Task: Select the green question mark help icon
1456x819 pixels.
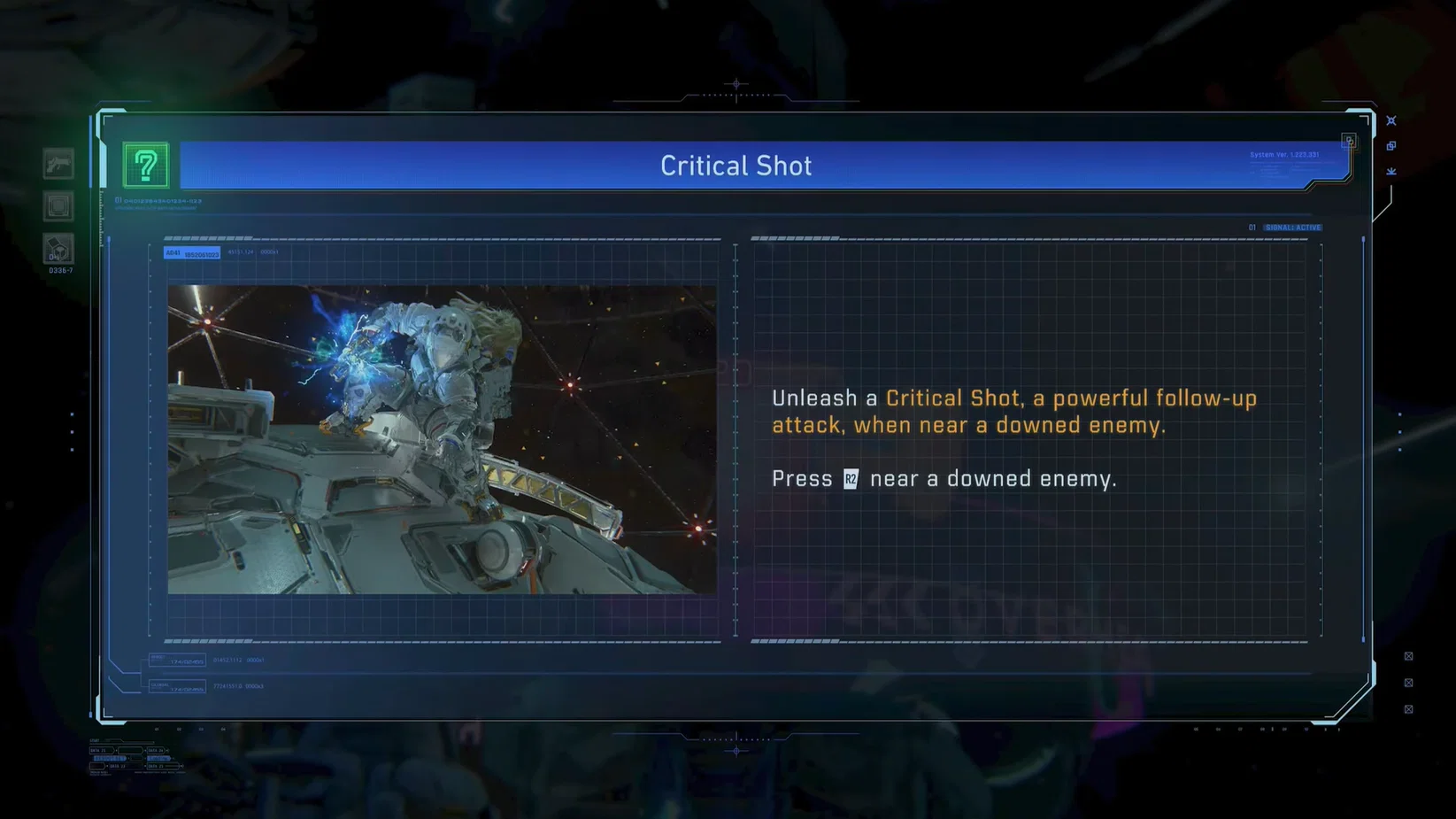Action: [146, 165]
